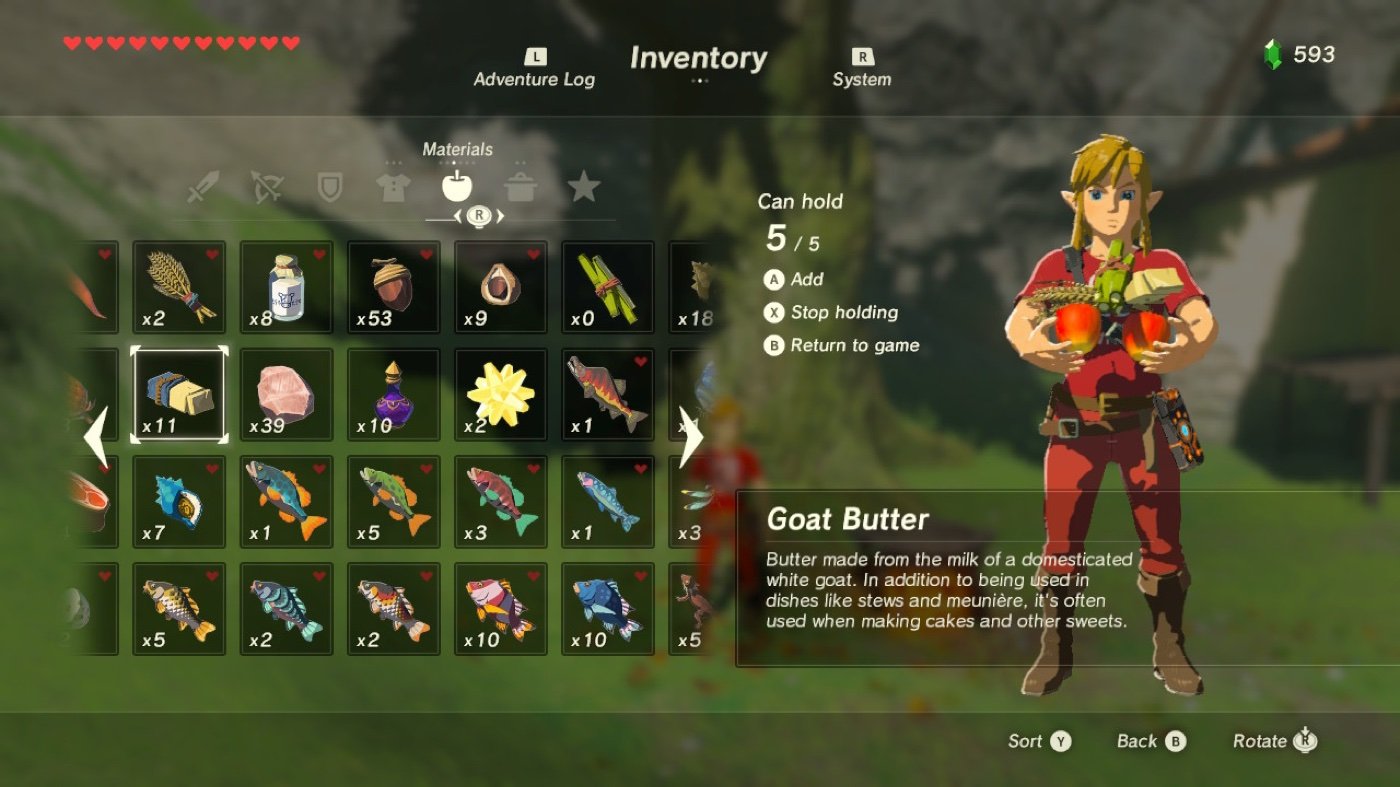Pick the wheat bundle item slot

(179, 287)
